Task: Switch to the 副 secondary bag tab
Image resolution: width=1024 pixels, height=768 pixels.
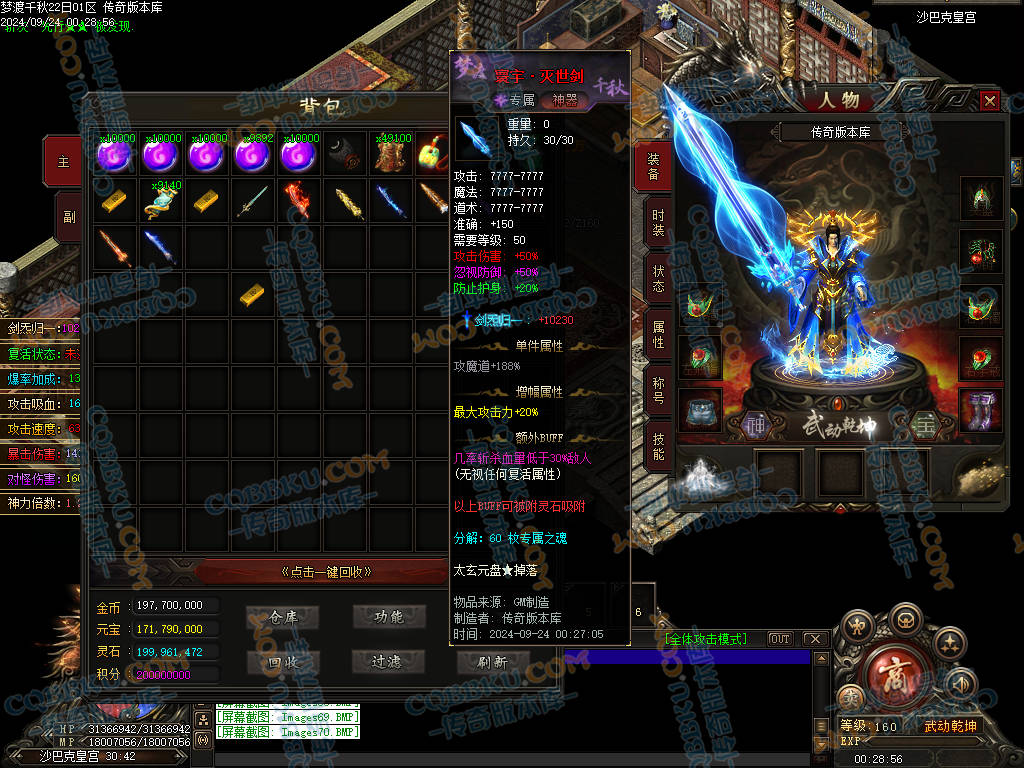Action: (68, 217)
